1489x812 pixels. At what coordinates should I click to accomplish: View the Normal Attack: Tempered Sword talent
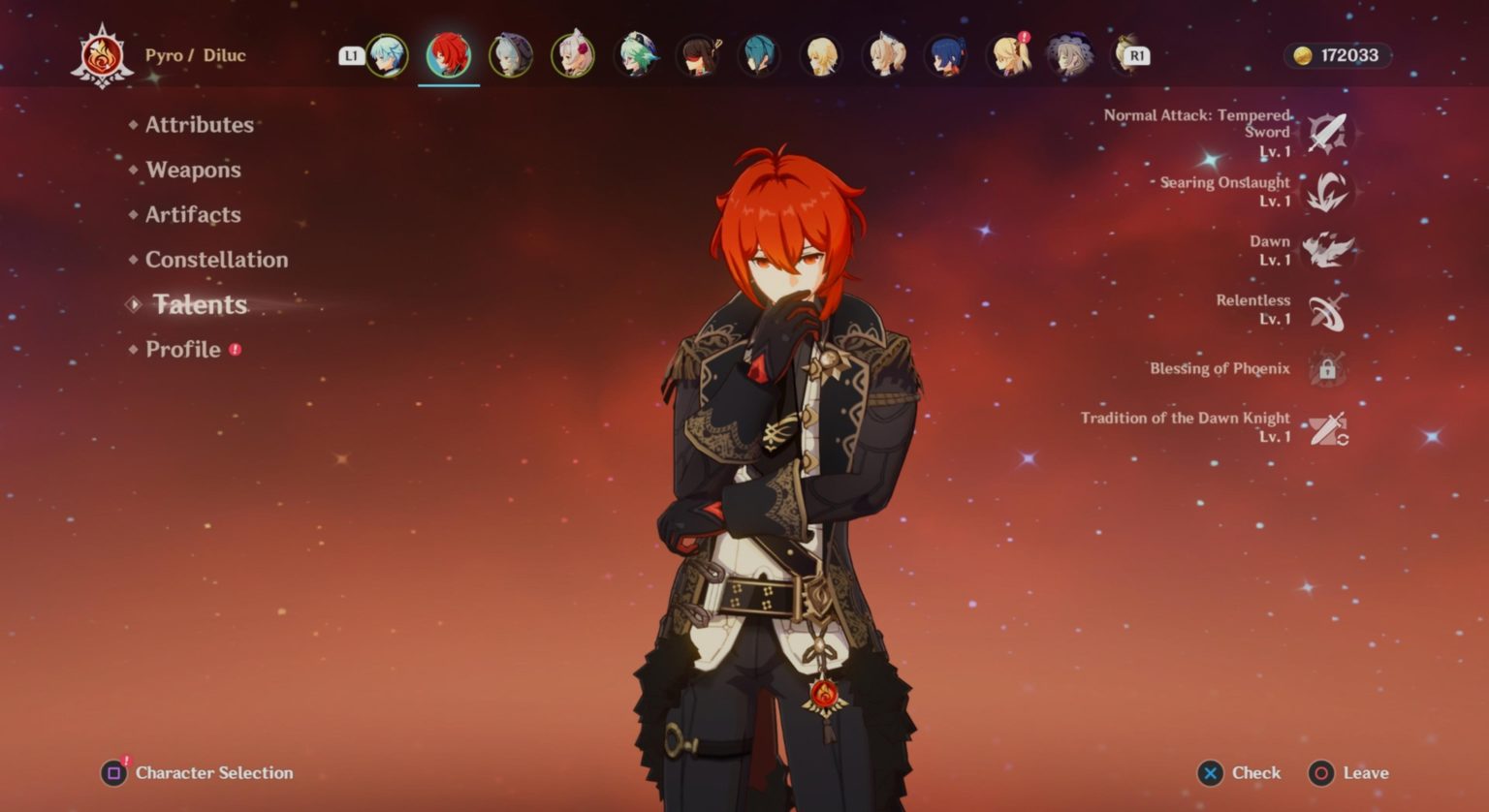click(1326, 133)
